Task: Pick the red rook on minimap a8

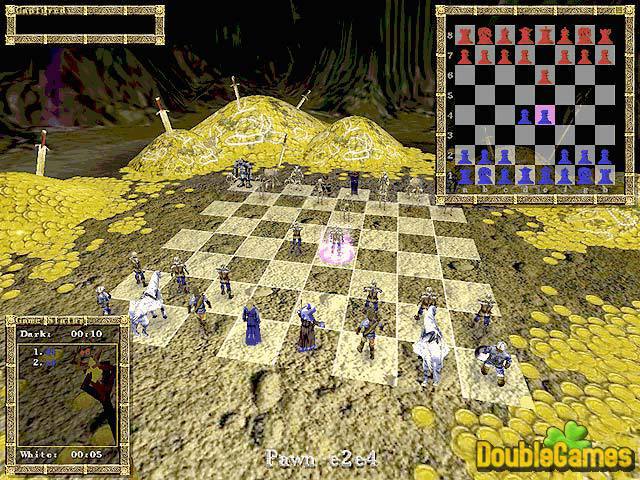Action: click(463, 36)
